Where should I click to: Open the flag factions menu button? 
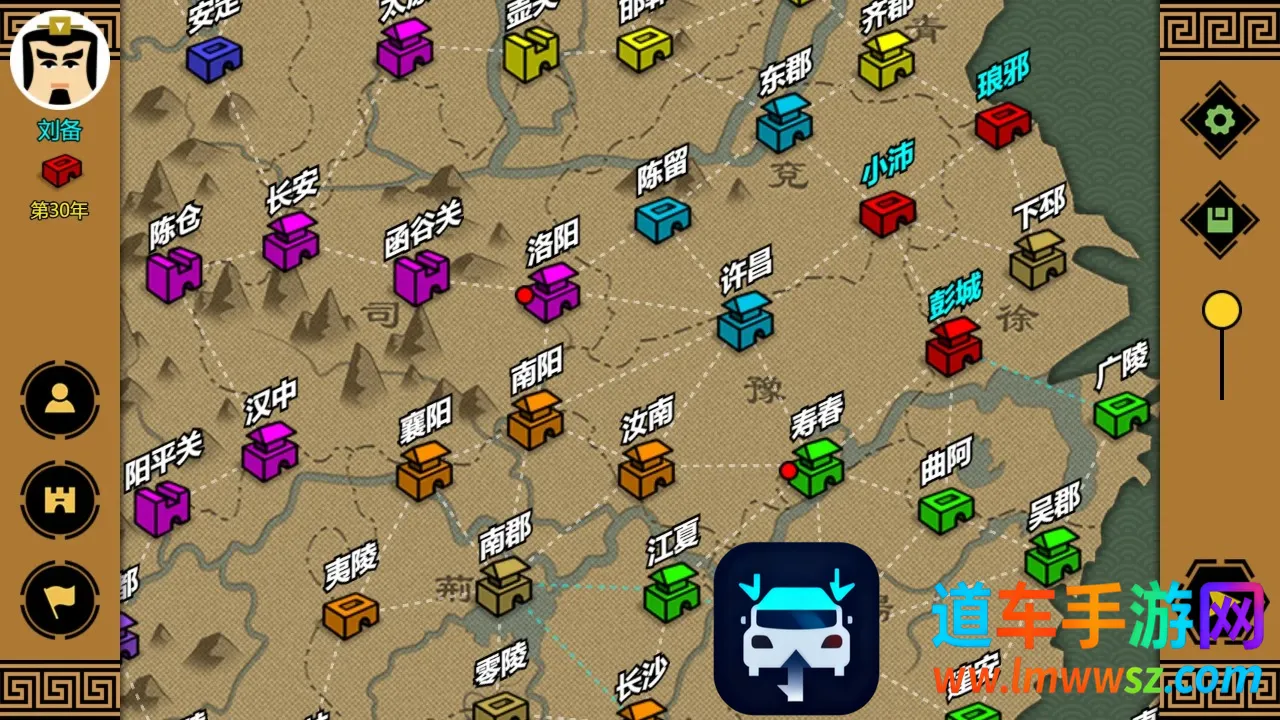click(60, 600)
